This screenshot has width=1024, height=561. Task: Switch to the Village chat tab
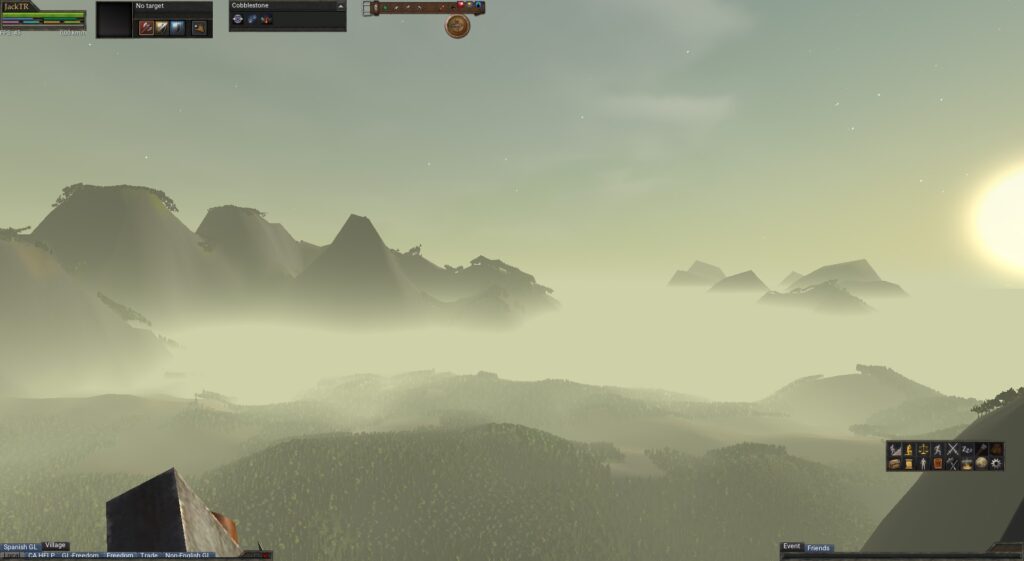click(55, 546)
